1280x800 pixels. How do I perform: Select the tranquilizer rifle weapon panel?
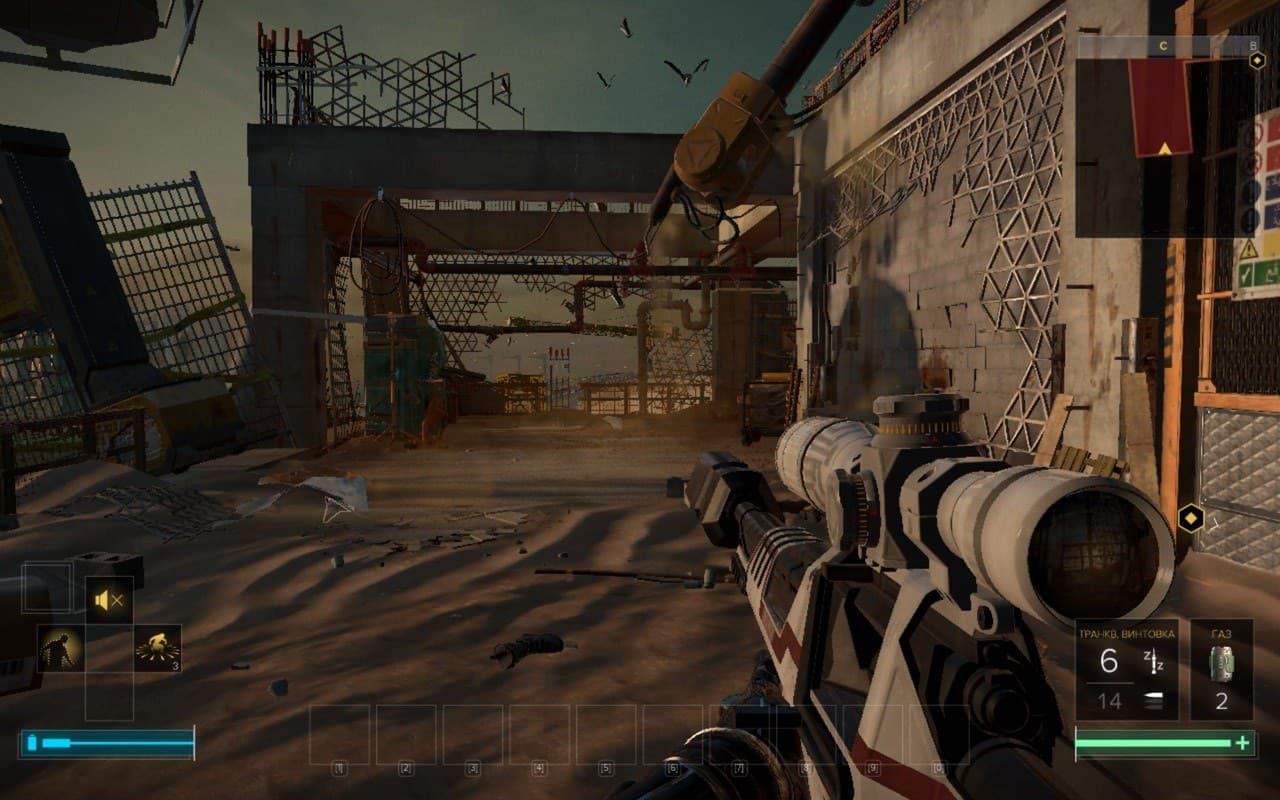1127,669
